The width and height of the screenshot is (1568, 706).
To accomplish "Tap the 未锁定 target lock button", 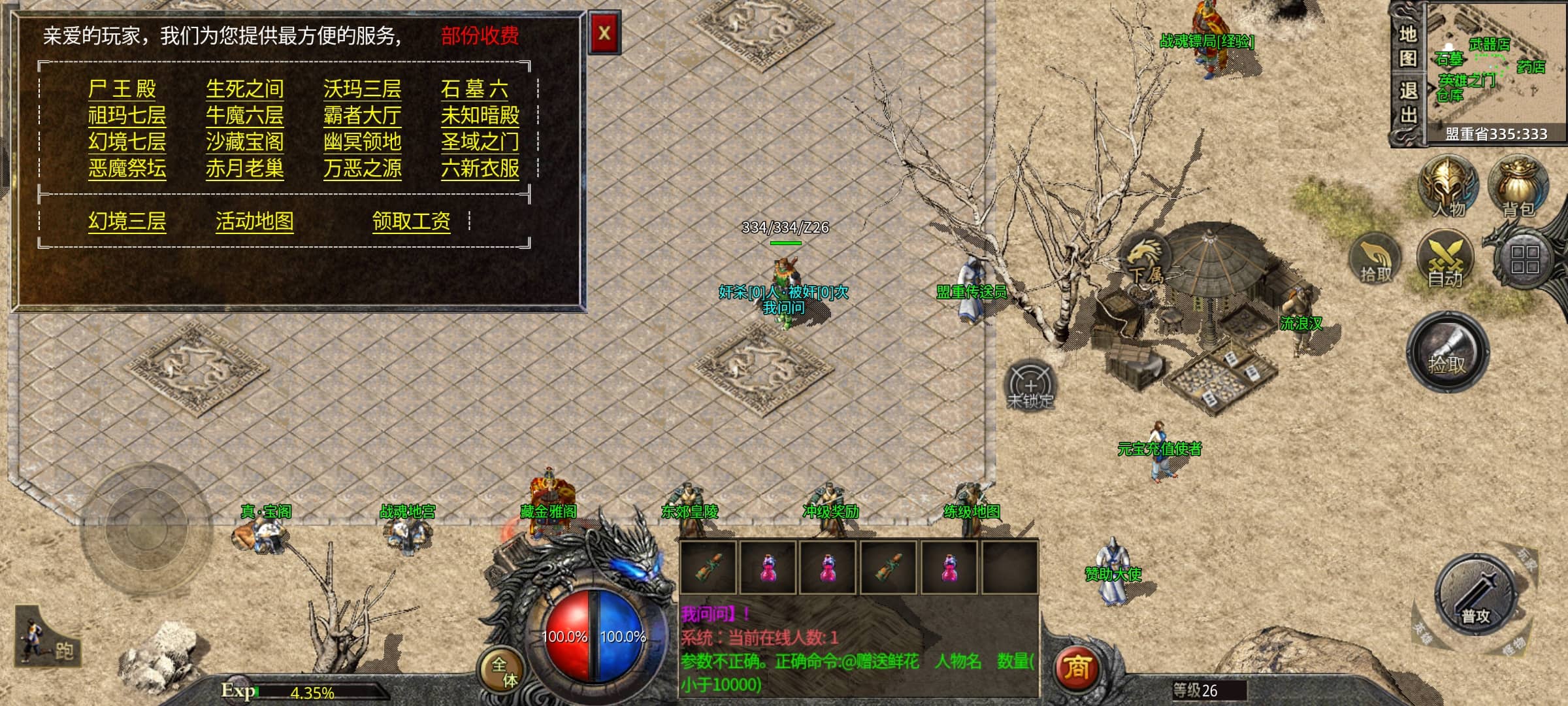I will click(1030, 386).
